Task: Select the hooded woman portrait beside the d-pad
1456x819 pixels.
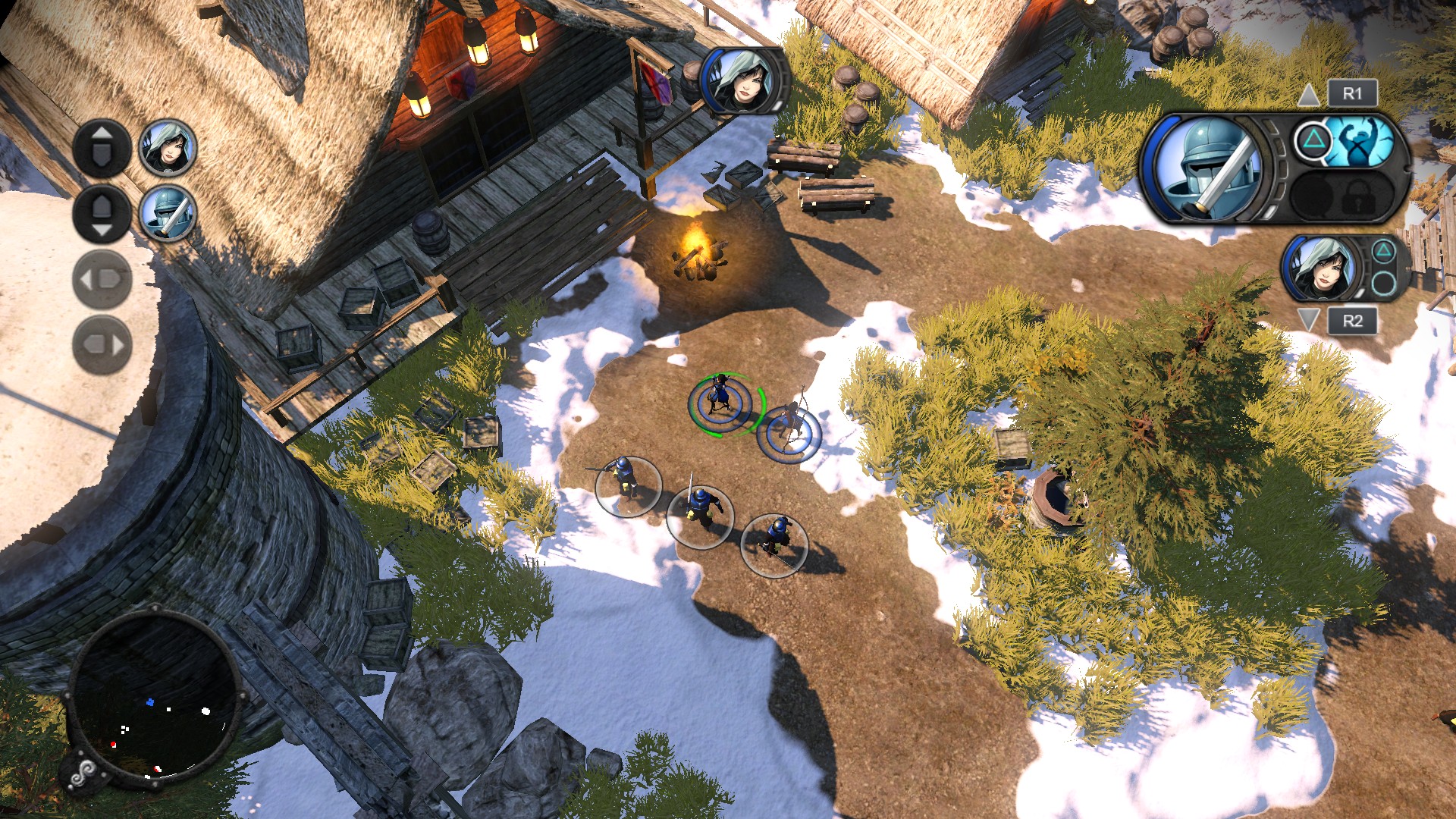Action: pyautogui.click(x=168, y=147)
